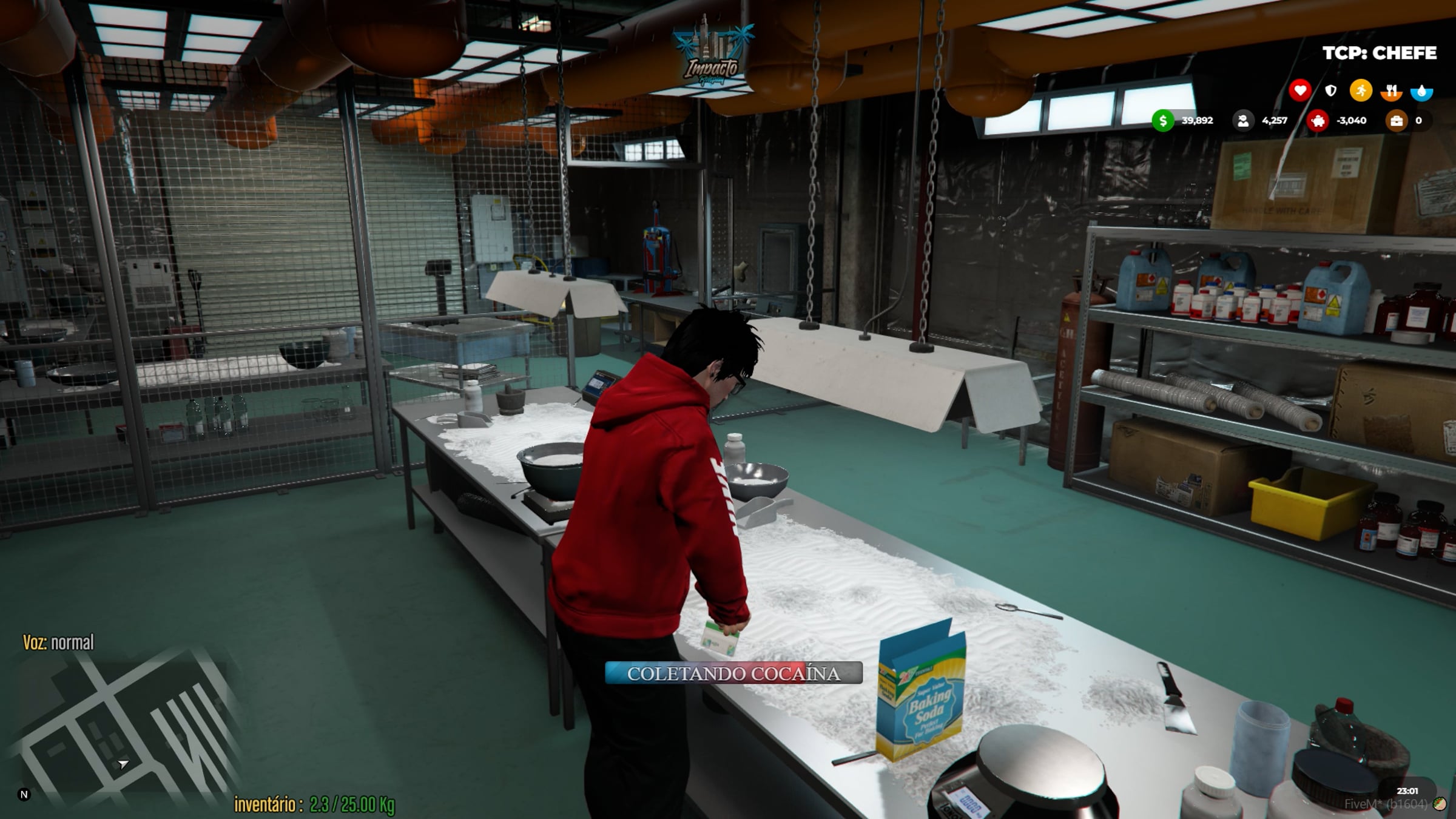Select the fork and knife hunger icon
The image size is (1456, 819).
coord(1391,92)
